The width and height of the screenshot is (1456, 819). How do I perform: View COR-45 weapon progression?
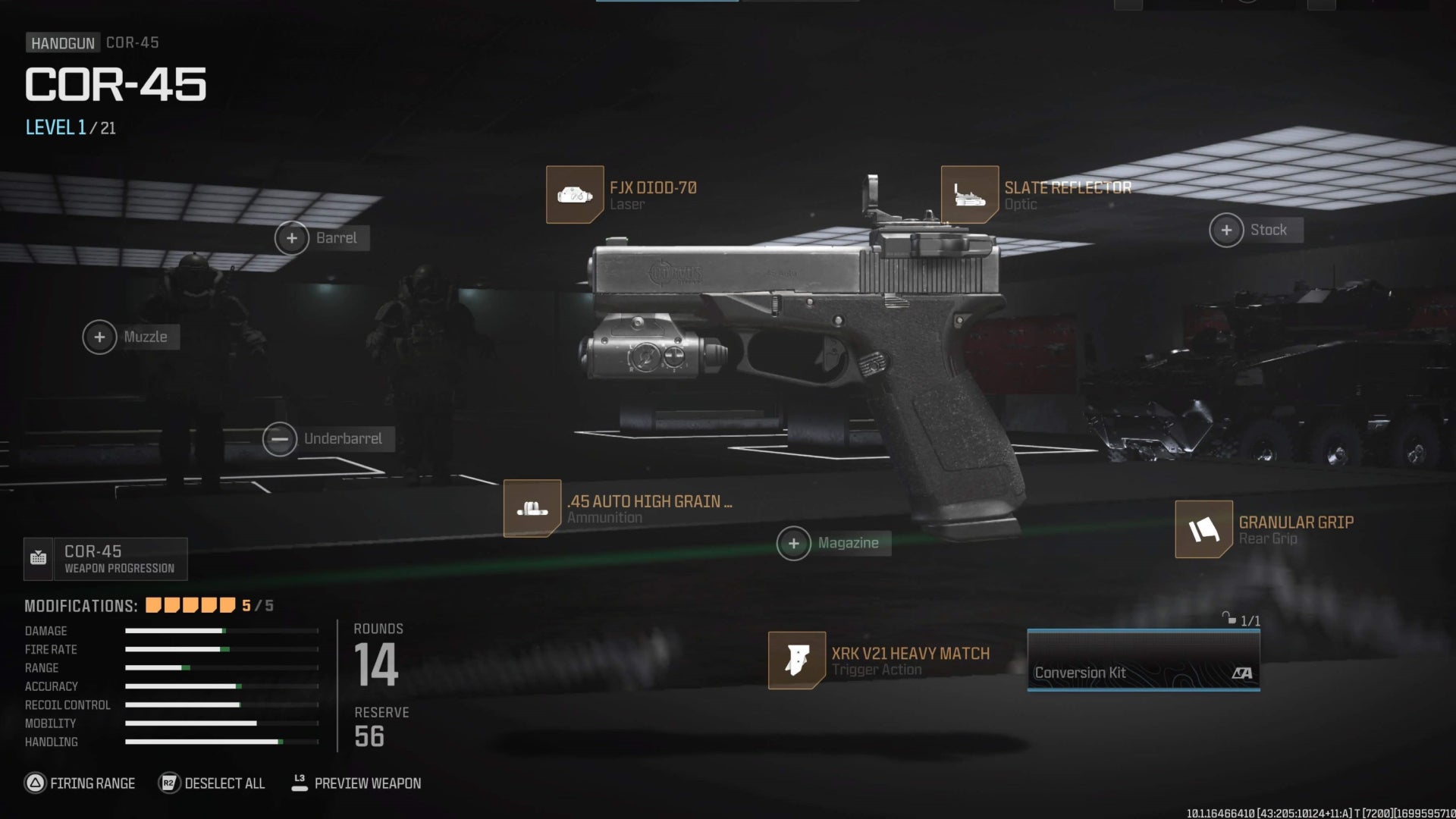pos(105,559)
